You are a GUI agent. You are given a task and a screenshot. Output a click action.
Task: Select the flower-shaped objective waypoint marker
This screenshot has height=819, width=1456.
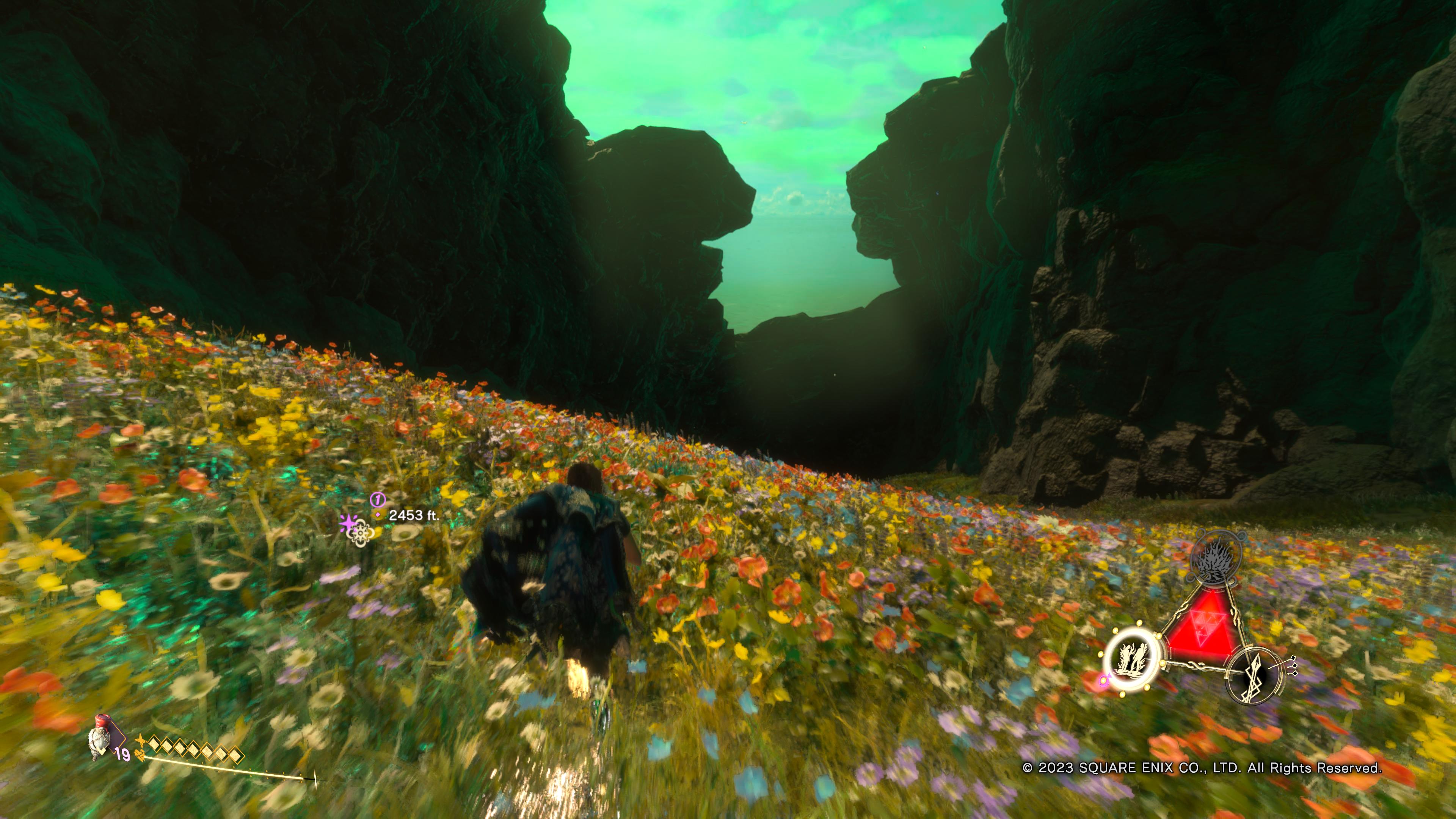pos(360,532)
